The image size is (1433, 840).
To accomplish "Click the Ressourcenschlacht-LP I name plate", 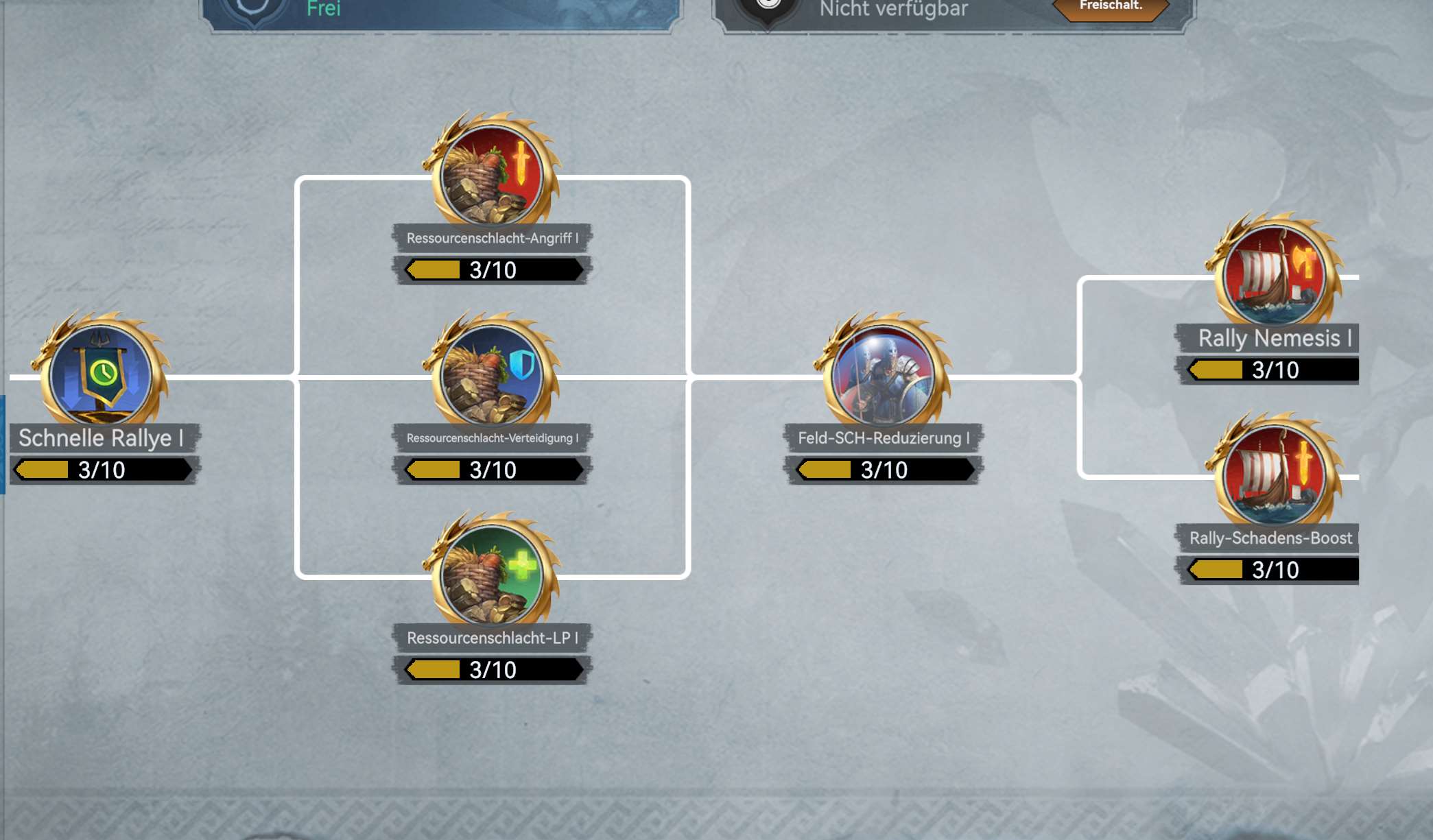I will [x=493, y=636].
